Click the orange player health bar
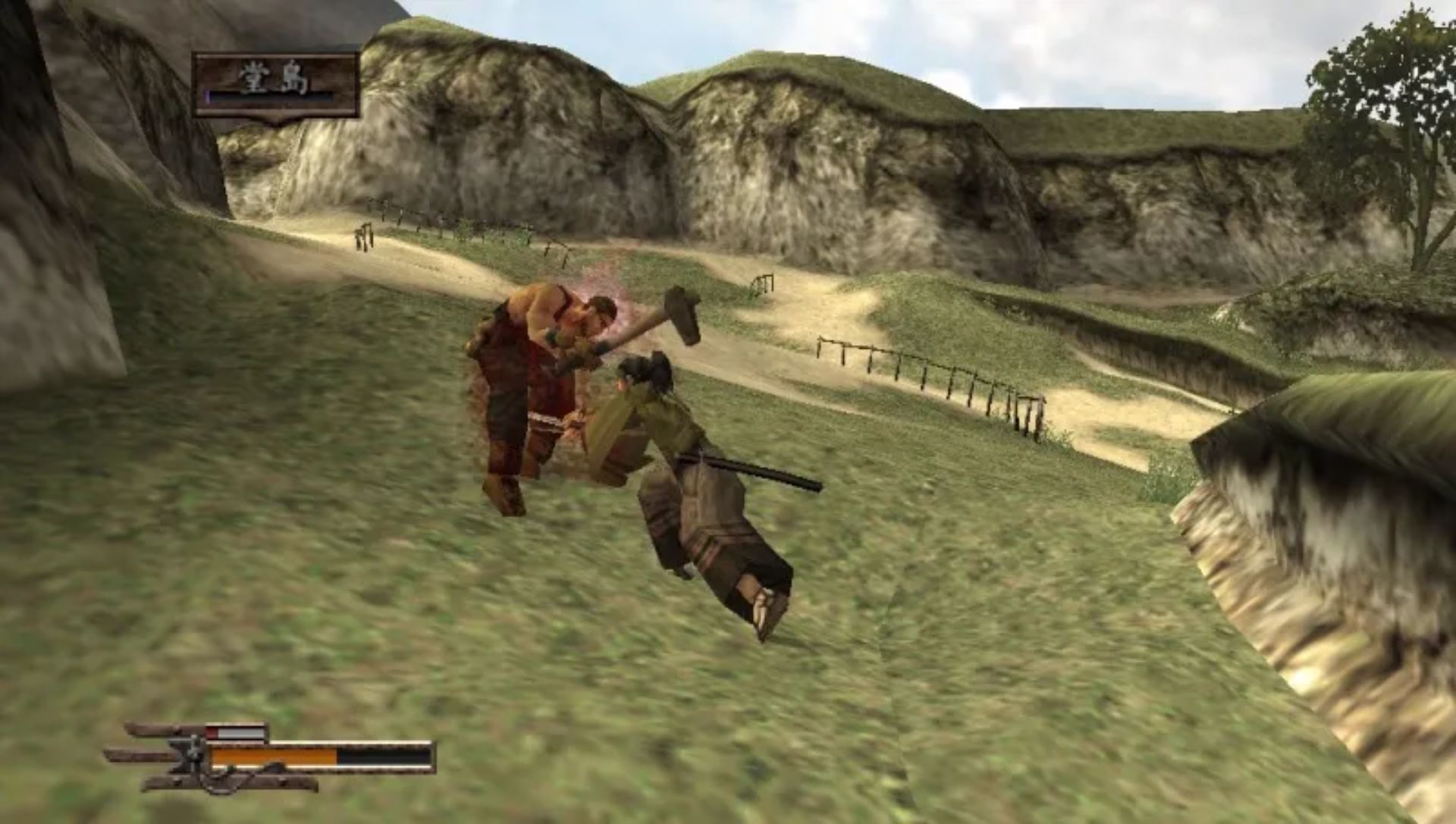 [273, 758]
